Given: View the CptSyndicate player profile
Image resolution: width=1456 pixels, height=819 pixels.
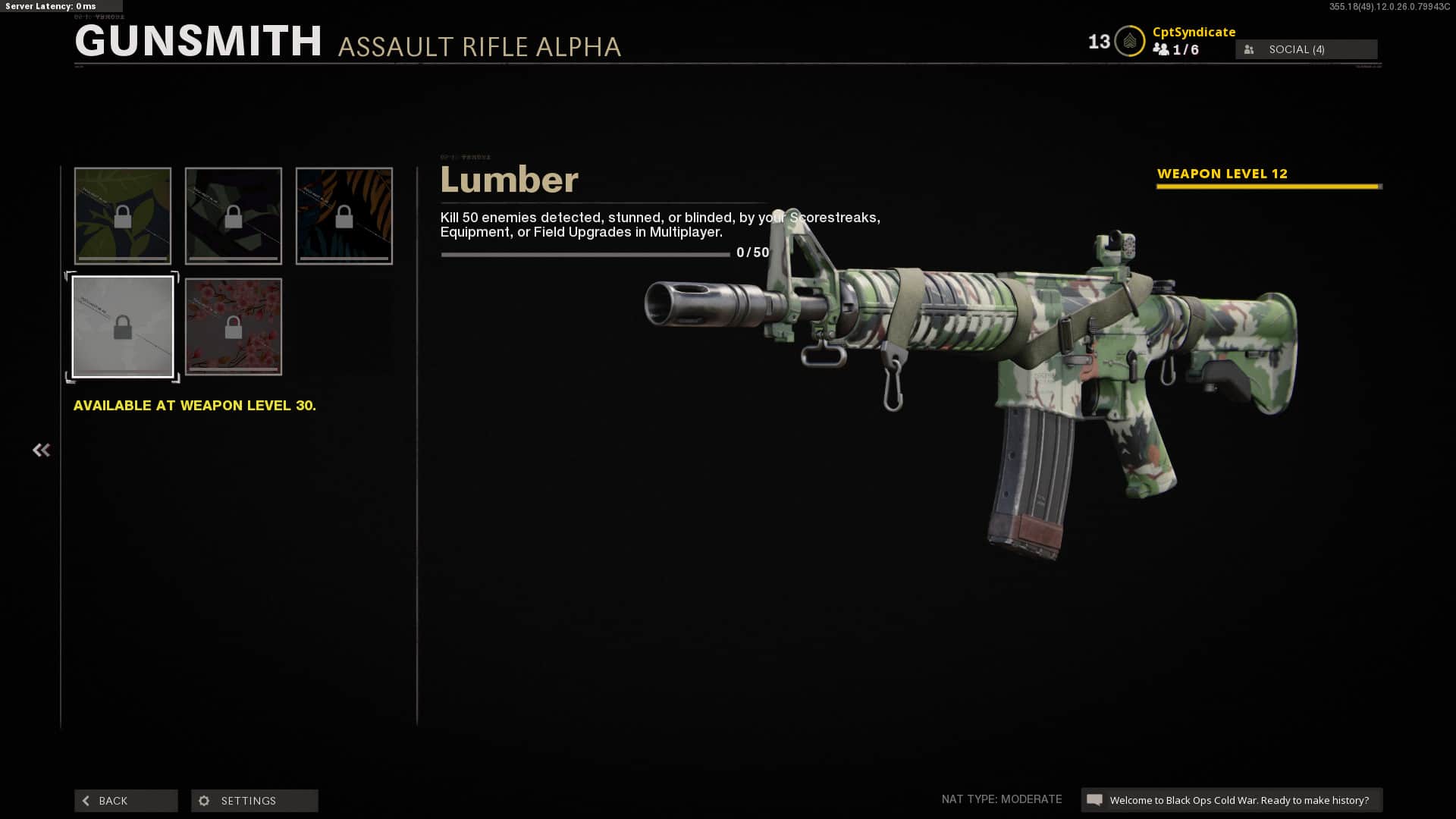Looking at the screenshot, I should tap(1194, 32).
